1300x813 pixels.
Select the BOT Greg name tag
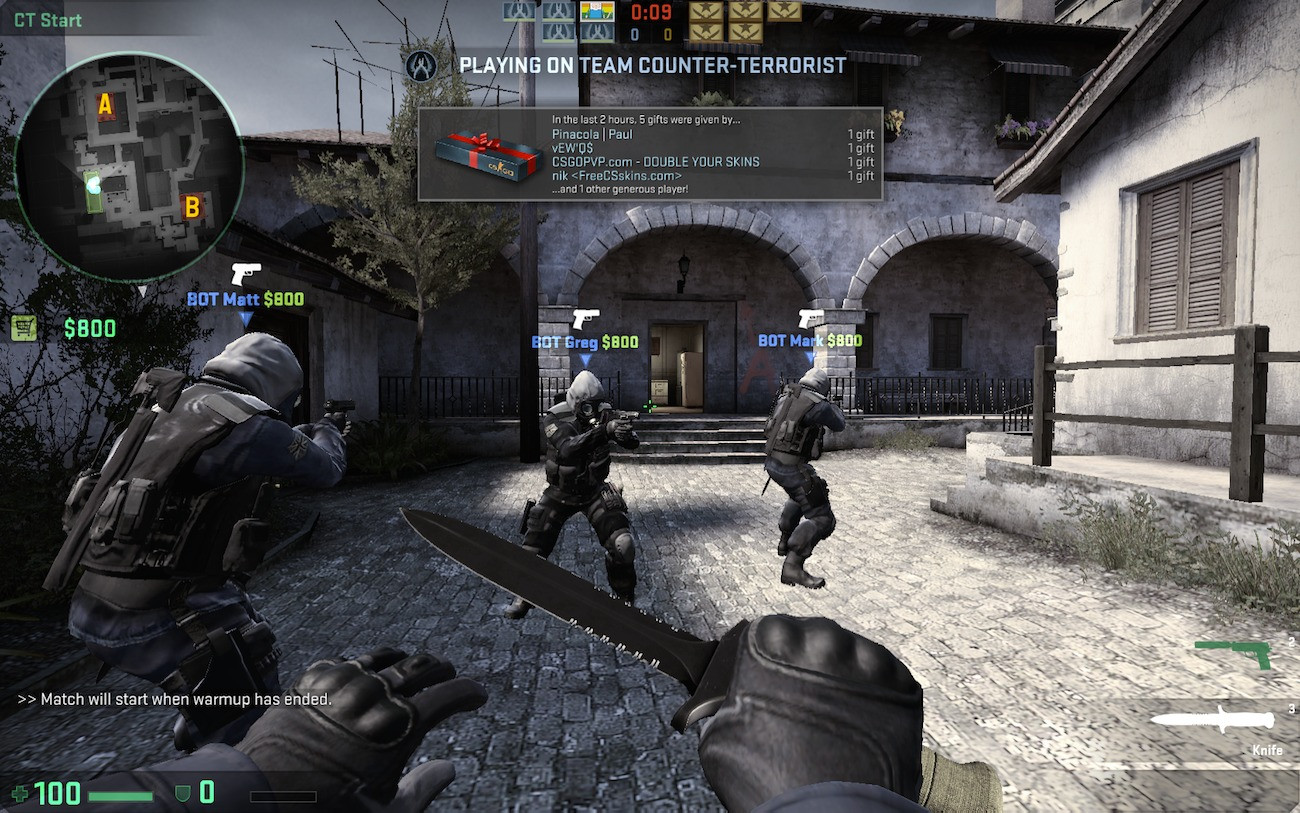click(565, 342)
